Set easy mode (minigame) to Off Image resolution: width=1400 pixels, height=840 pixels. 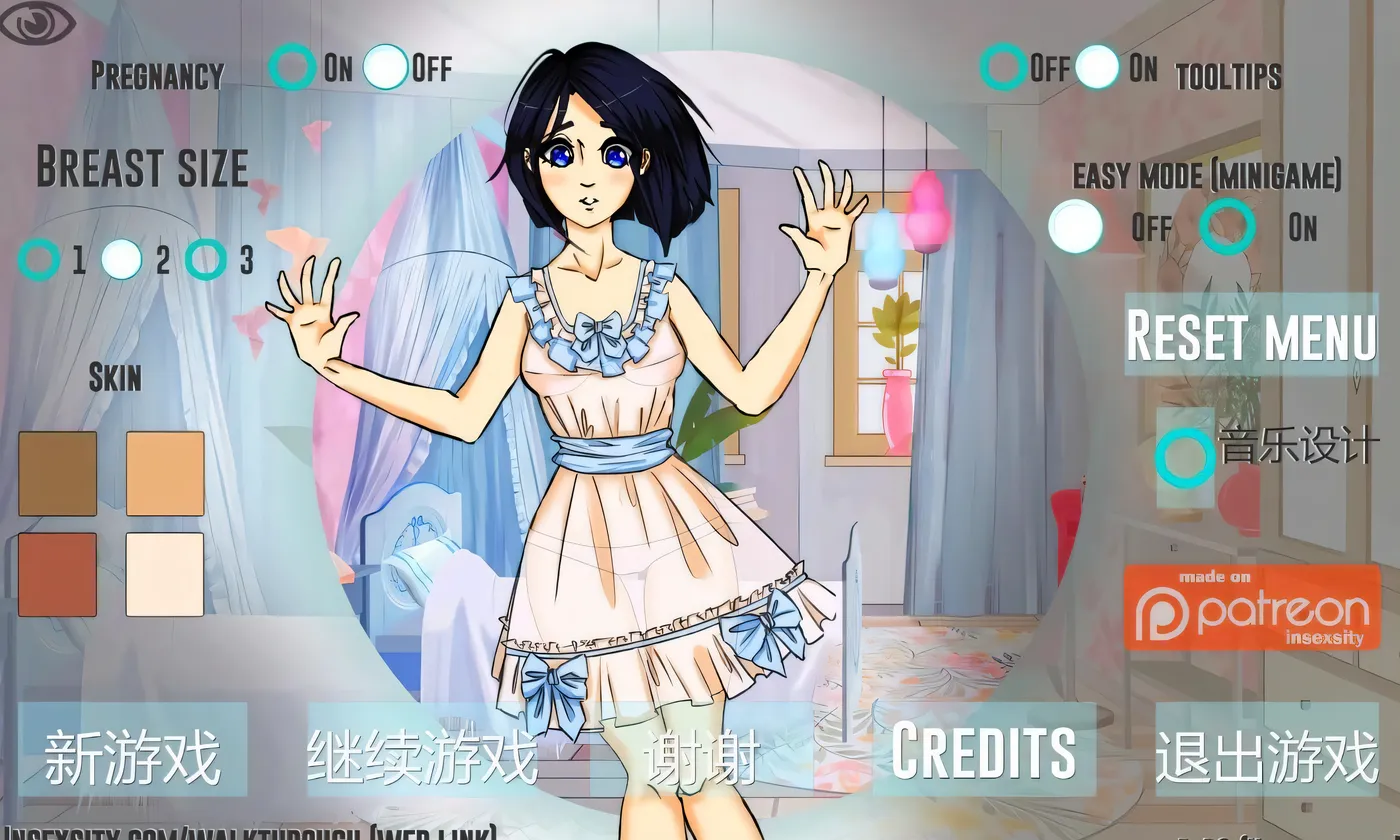1073,227
